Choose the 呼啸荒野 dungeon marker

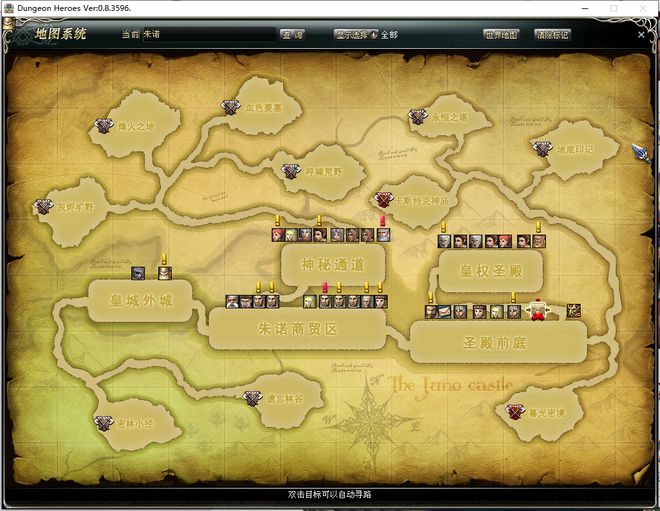click(290, 171)
